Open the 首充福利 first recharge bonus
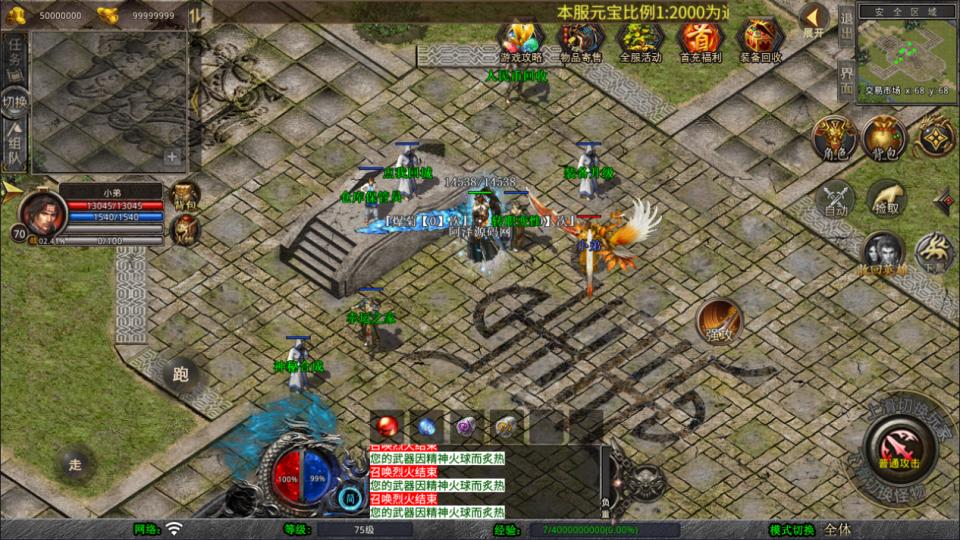The image size is (960, 540). (701, 40)
